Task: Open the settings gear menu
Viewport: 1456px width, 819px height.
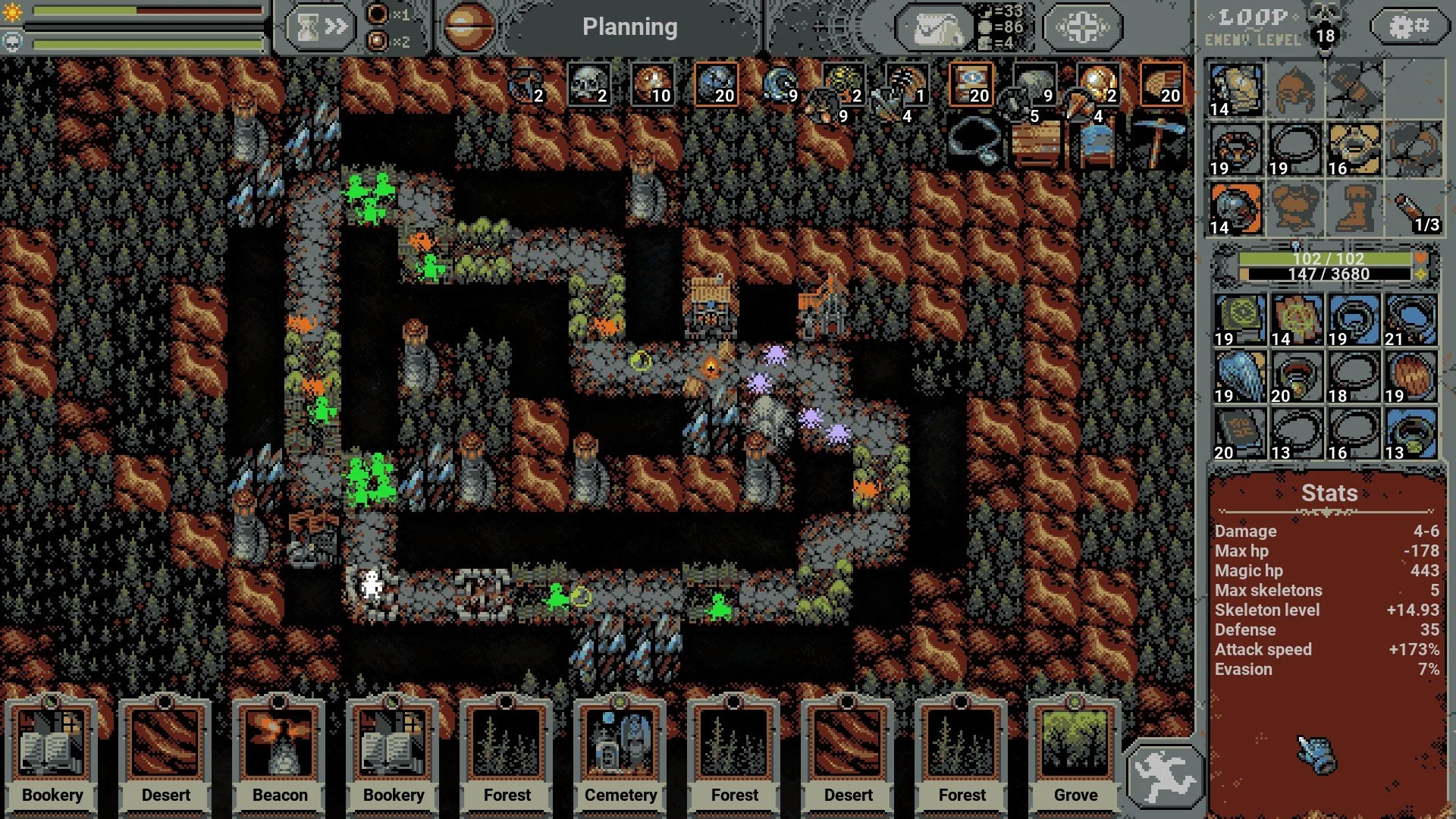Action: (x=1407, y=27)
